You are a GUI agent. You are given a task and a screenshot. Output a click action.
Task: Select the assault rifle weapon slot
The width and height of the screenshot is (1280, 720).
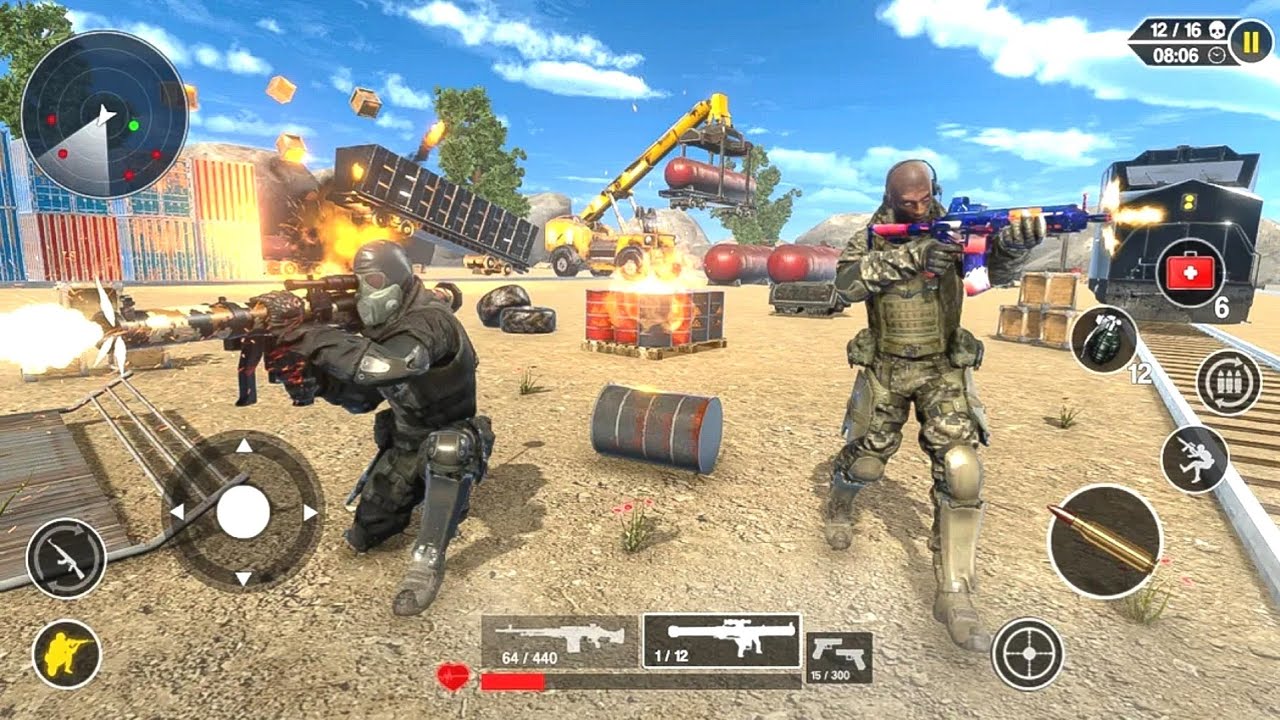560,641
